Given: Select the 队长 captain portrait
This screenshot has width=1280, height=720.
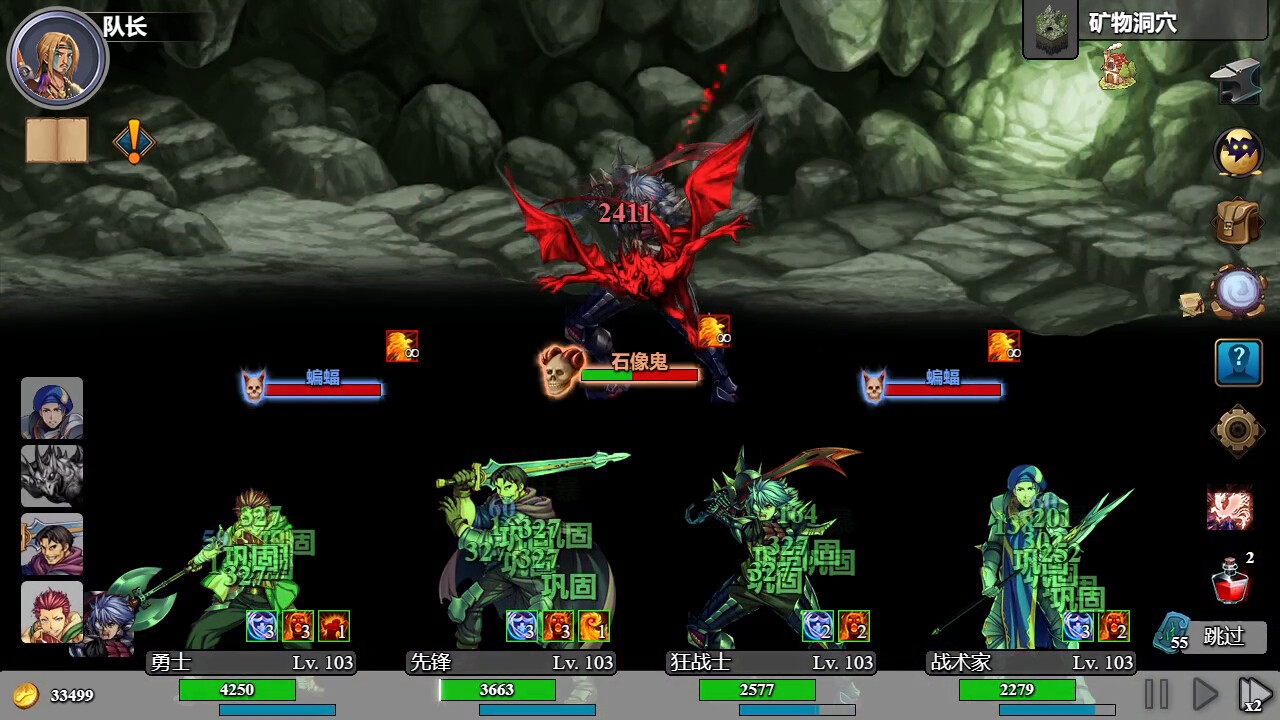Looking at the screenshot, I should (57, 57).
